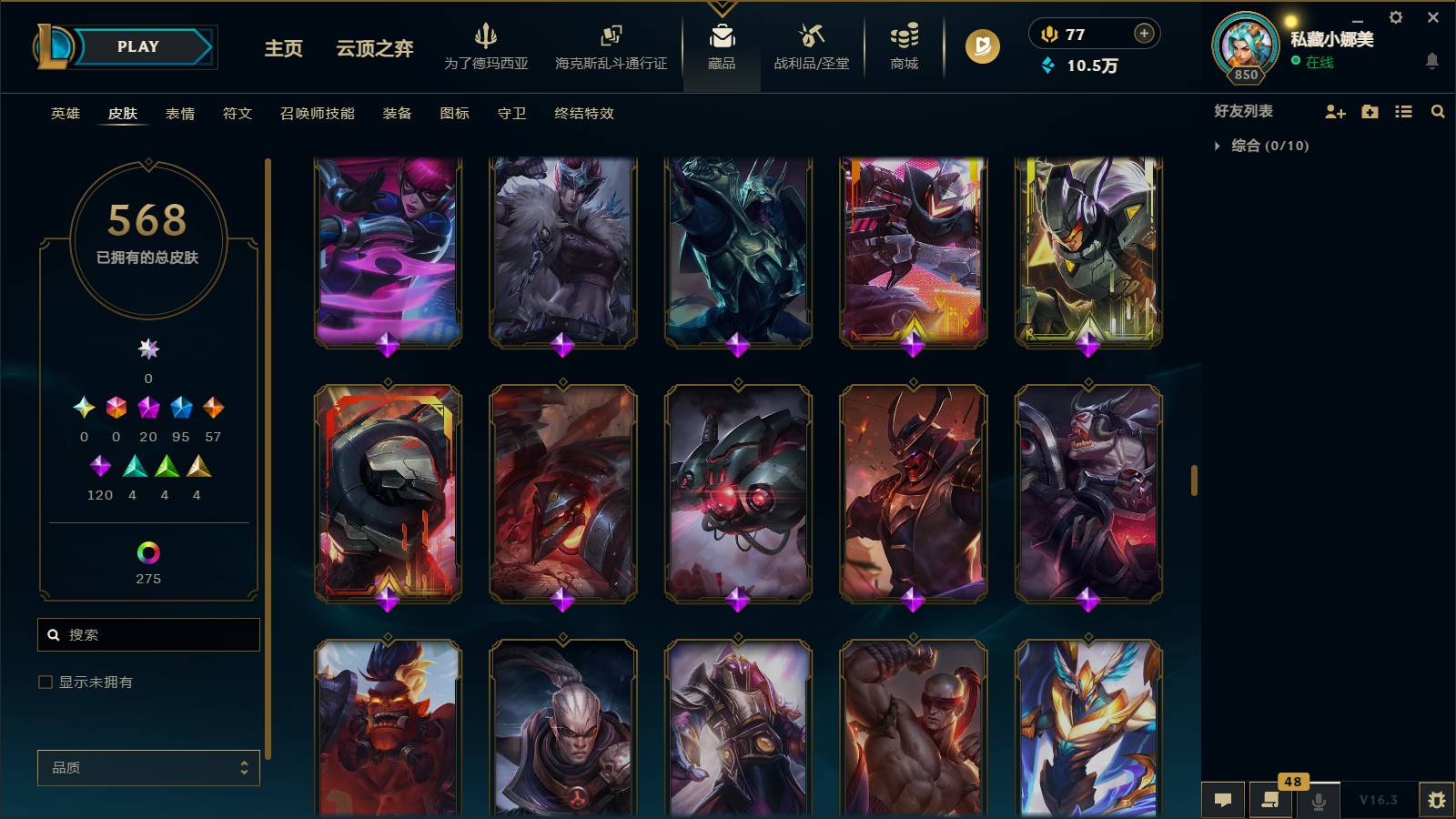
Task: Click the voice microphone icon
Action: (x=1318, y=799)
